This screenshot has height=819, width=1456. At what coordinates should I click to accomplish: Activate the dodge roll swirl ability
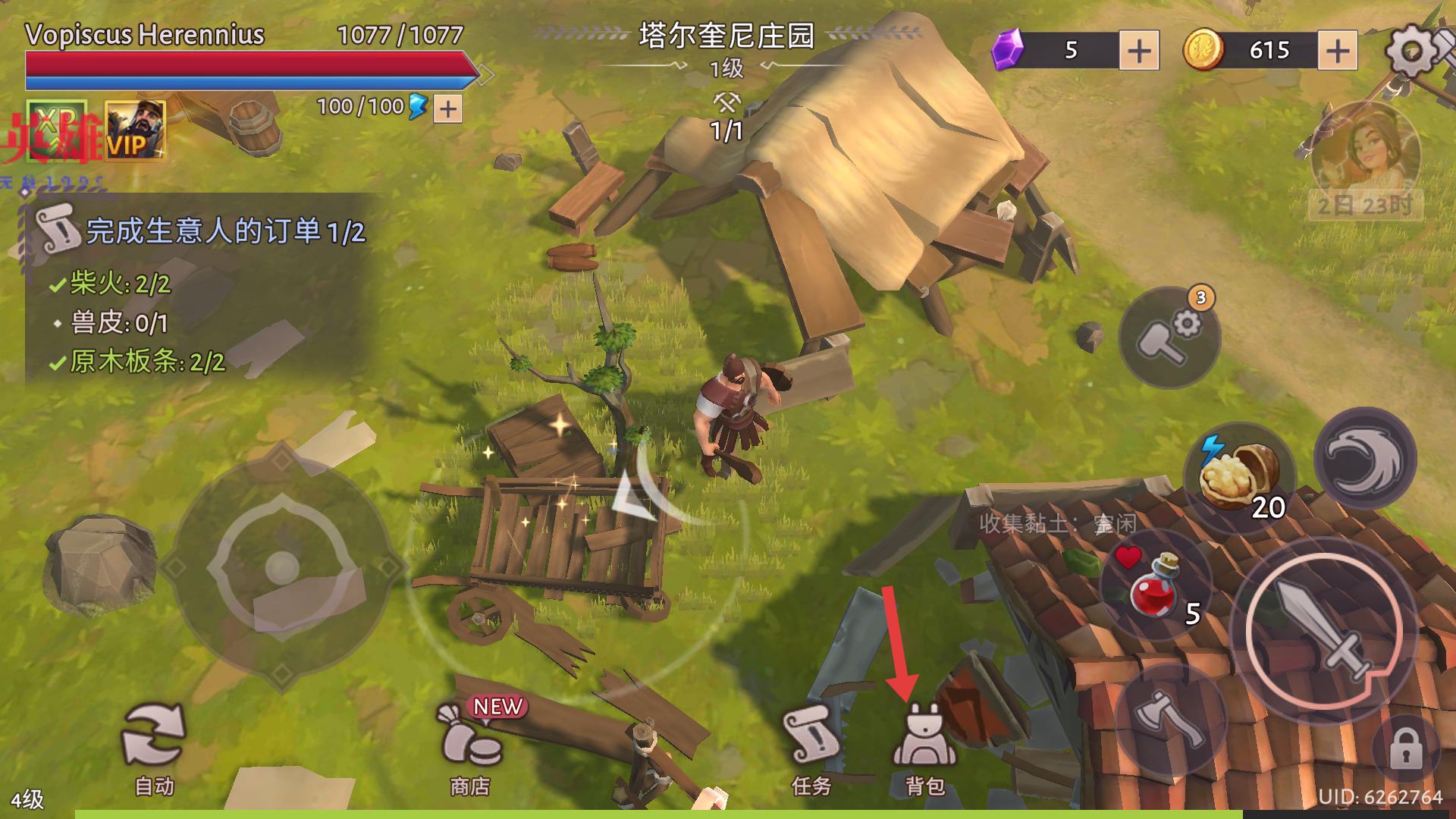pyautogui.click(x=1364, y=460)
